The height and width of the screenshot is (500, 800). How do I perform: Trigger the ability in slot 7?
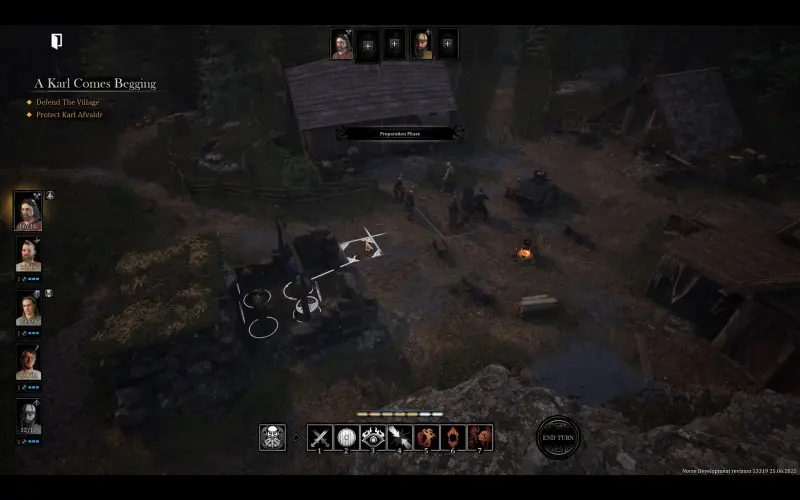tap(480, 437)
